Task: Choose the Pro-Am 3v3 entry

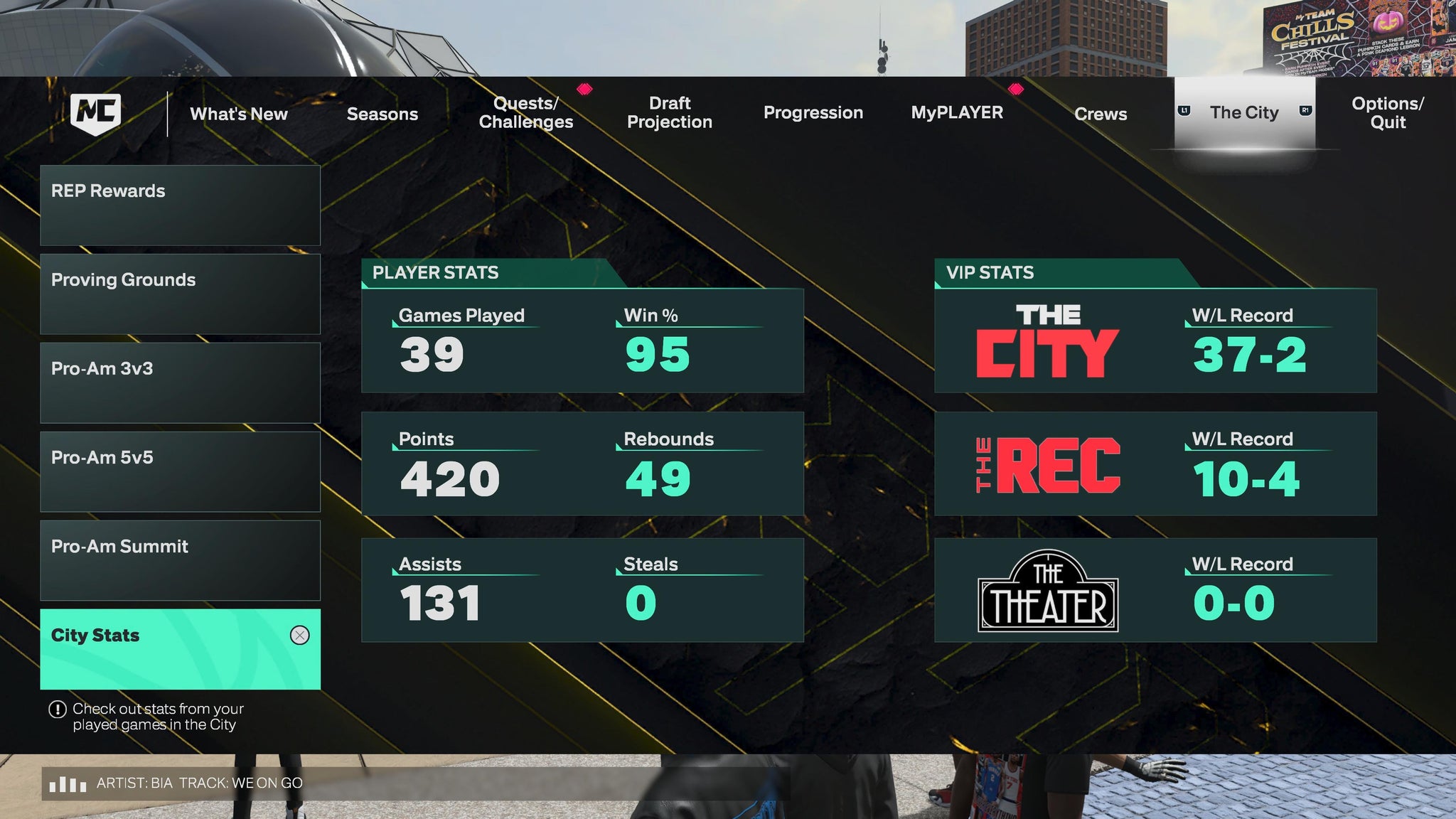Action: (180, 383)
